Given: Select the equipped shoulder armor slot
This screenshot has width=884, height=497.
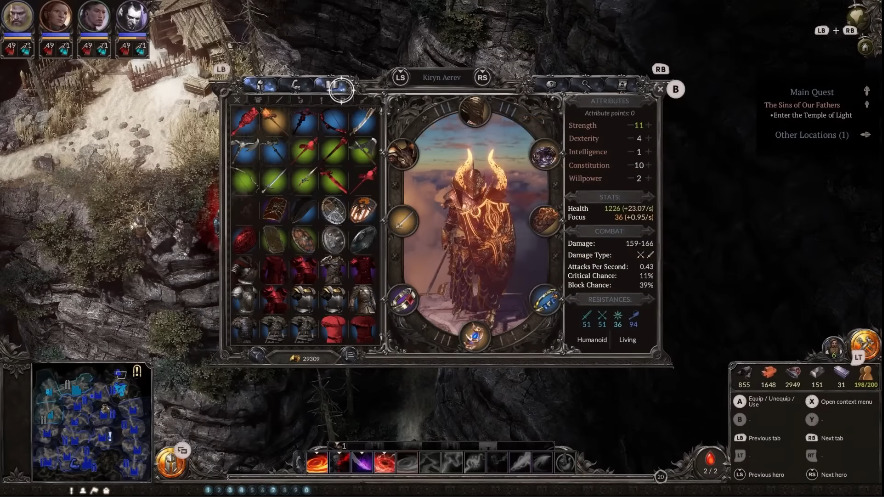Looking at the screenshot, I should 403,153.
